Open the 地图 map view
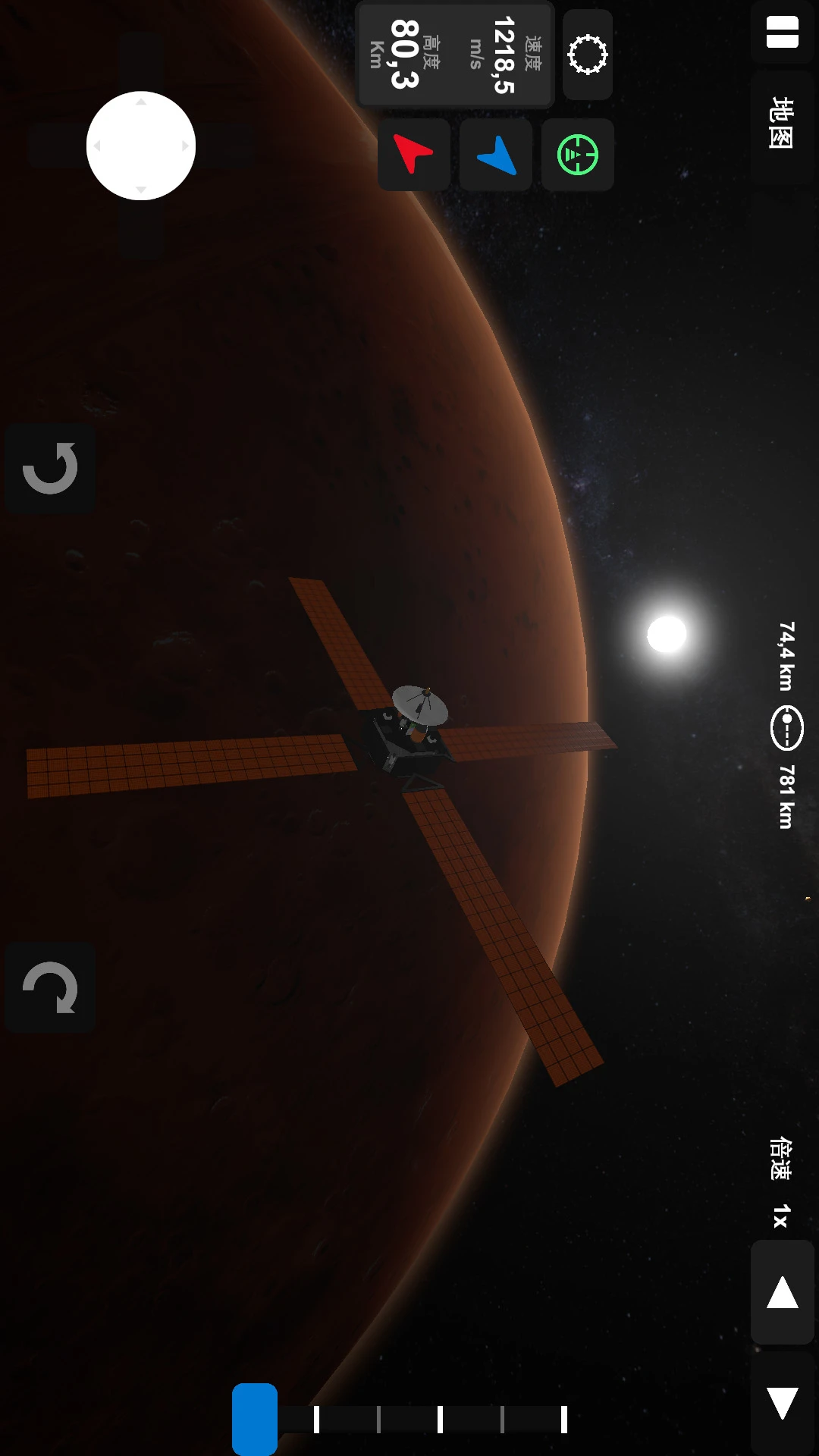The image size is (819, 1456). coord(782,124)
